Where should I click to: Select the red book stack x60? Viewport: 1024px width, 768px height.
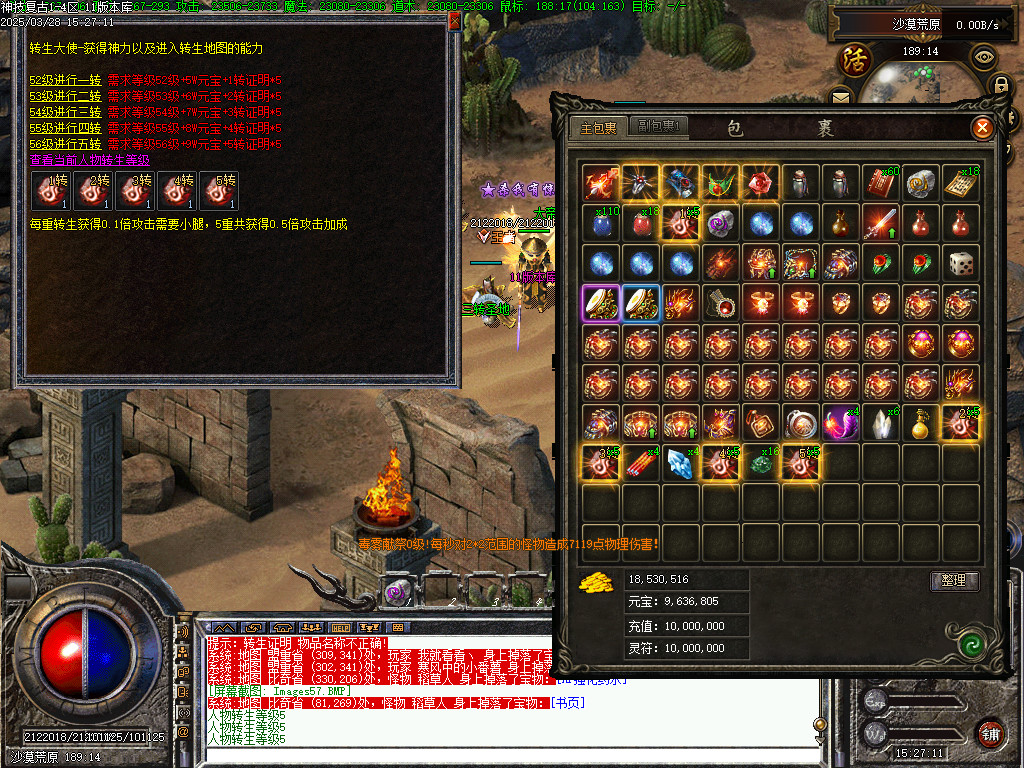point(881,183)
